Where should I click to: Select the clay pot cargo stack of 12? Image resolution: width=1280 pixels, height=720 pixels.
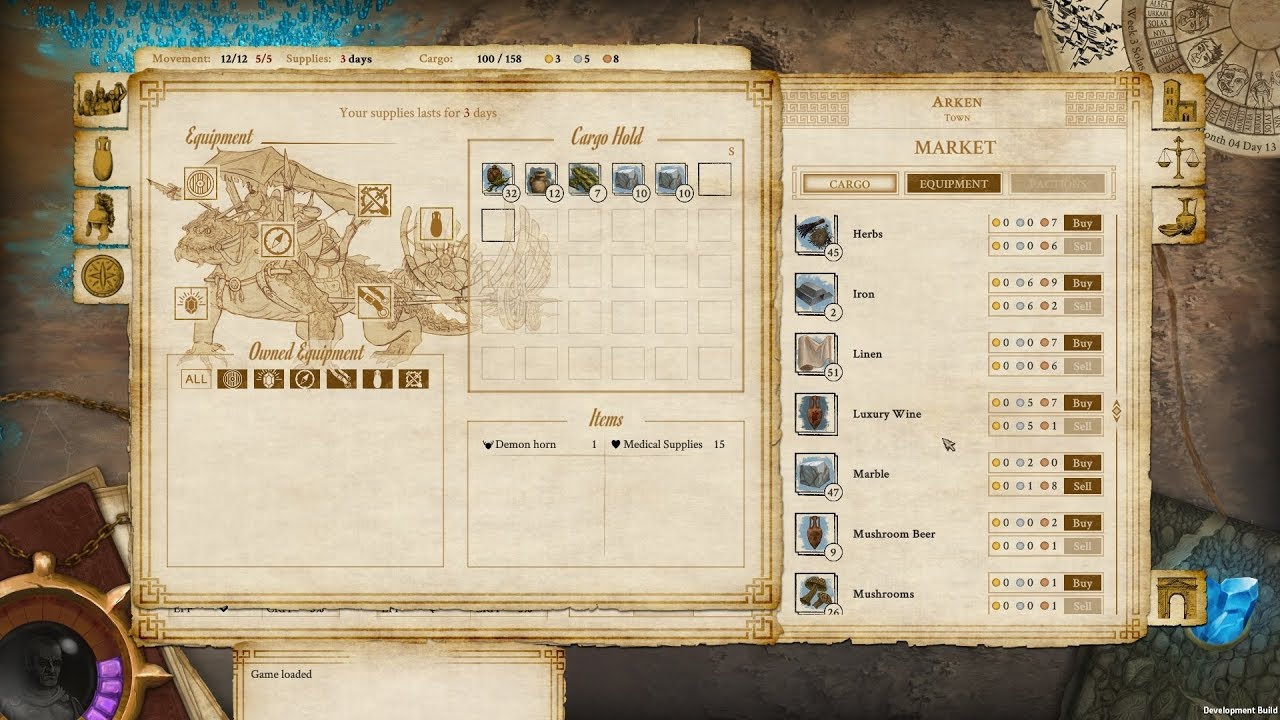coord(541,180)
